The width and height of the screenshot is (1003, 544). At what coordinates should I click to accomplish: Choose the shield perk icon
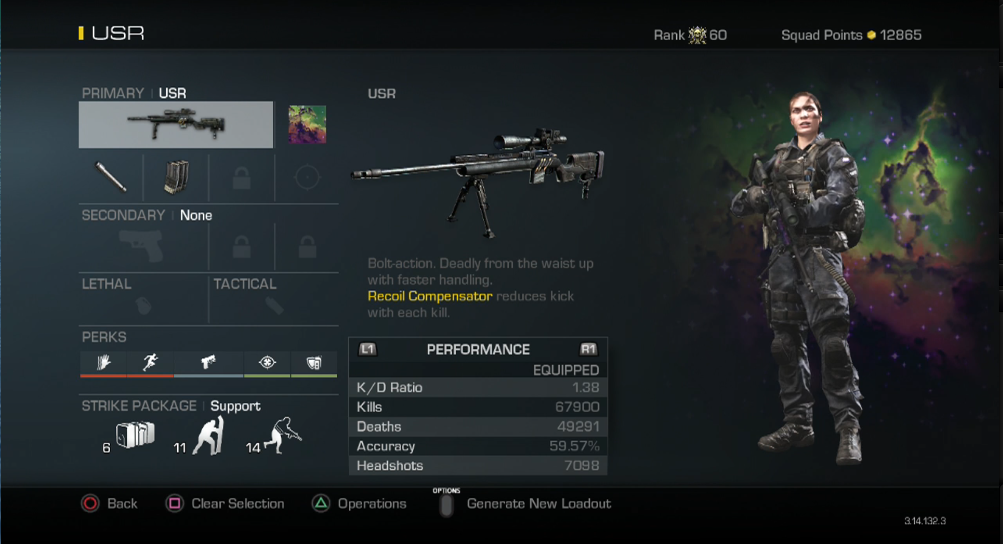(314, 363)
